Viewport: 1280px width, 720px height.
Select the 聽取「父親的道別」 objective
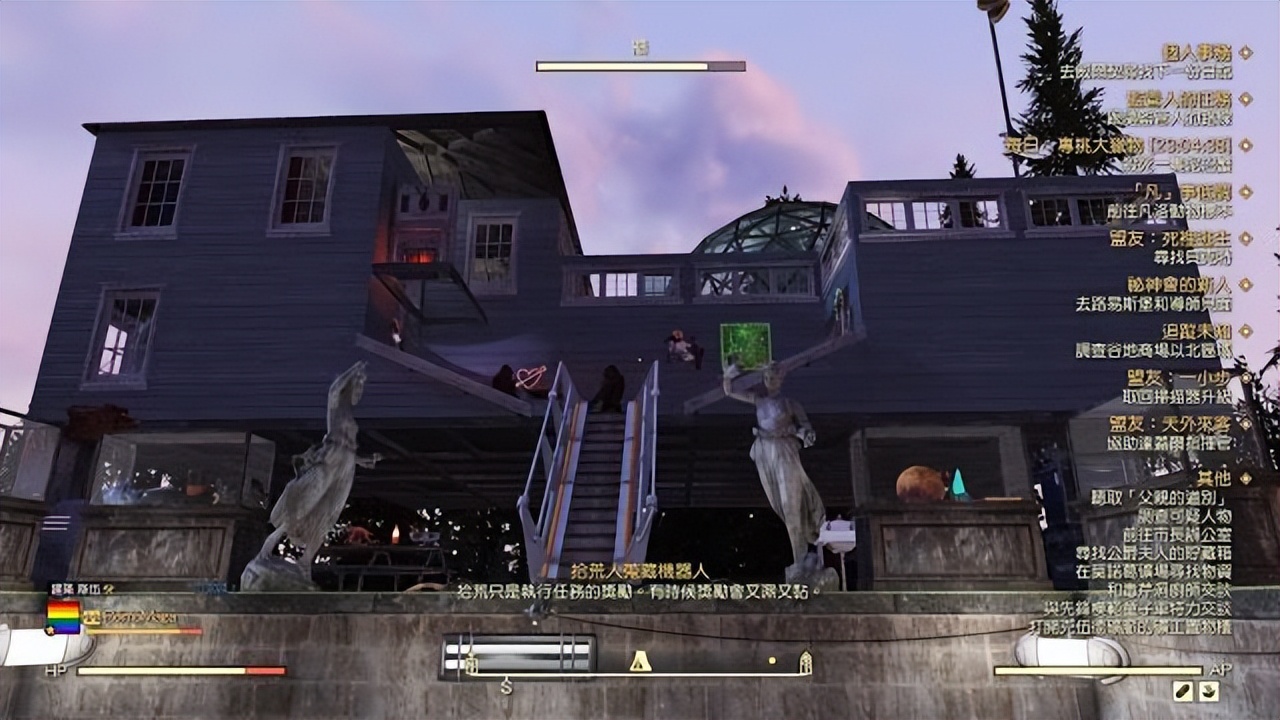[x=1161, y=497]
